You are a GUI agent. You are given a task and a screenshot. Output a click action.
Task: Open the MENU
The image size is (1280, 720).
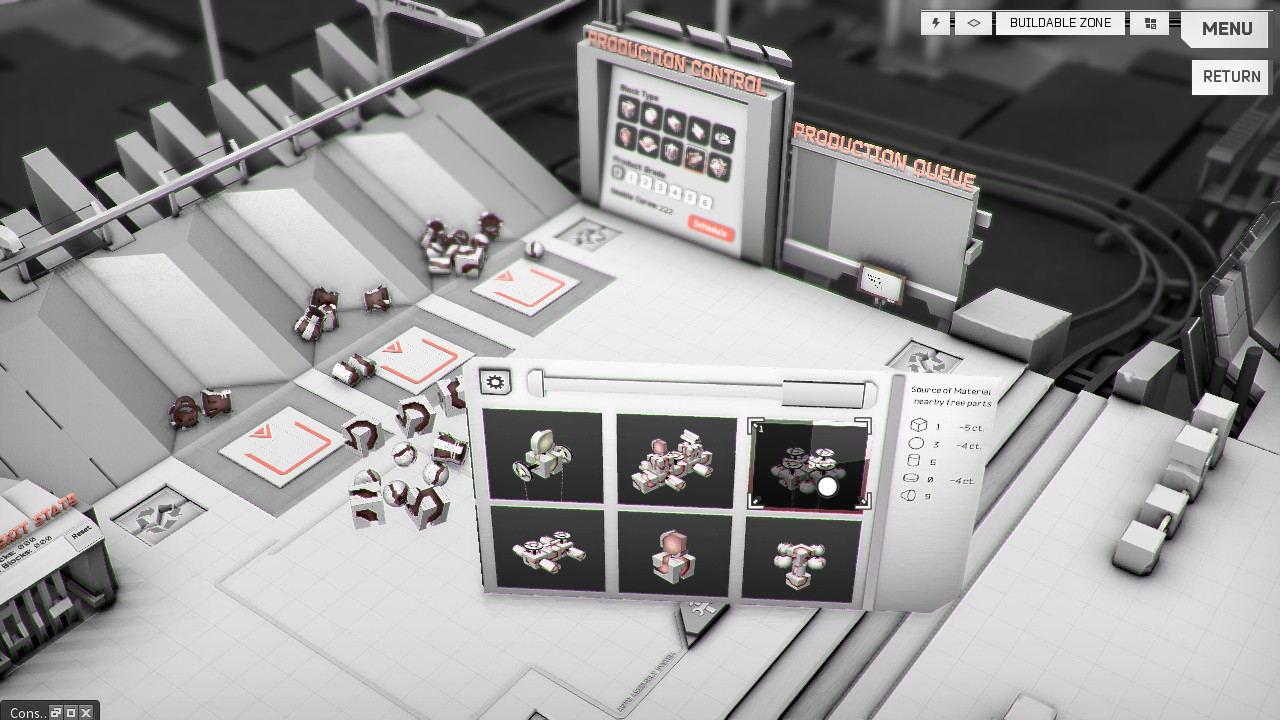click(1225, 29)
